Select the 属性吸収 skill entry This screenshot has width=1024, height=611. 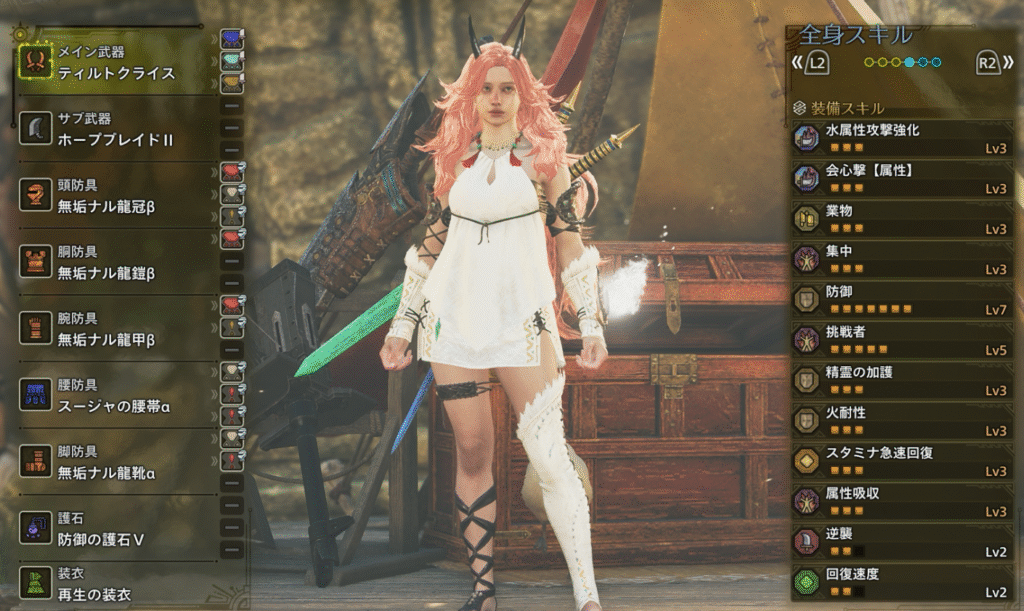click(899, 501)
